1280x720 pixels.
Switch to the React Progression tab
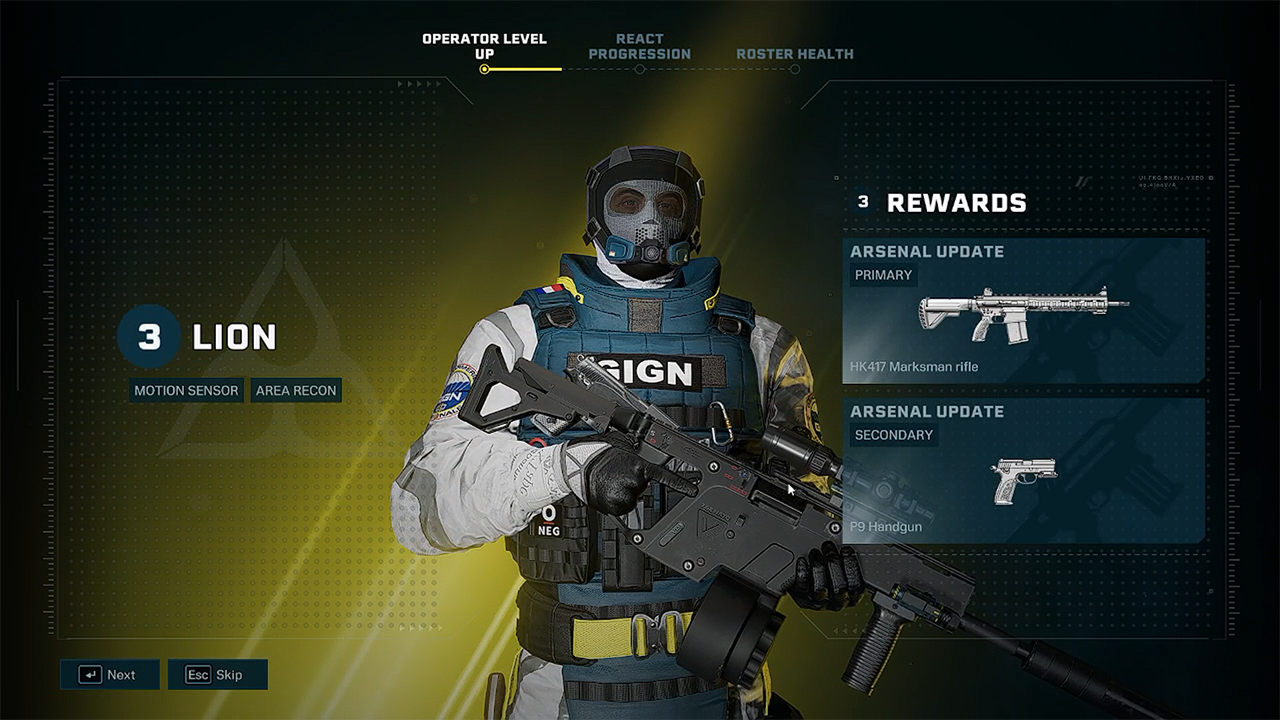point(639,47)
